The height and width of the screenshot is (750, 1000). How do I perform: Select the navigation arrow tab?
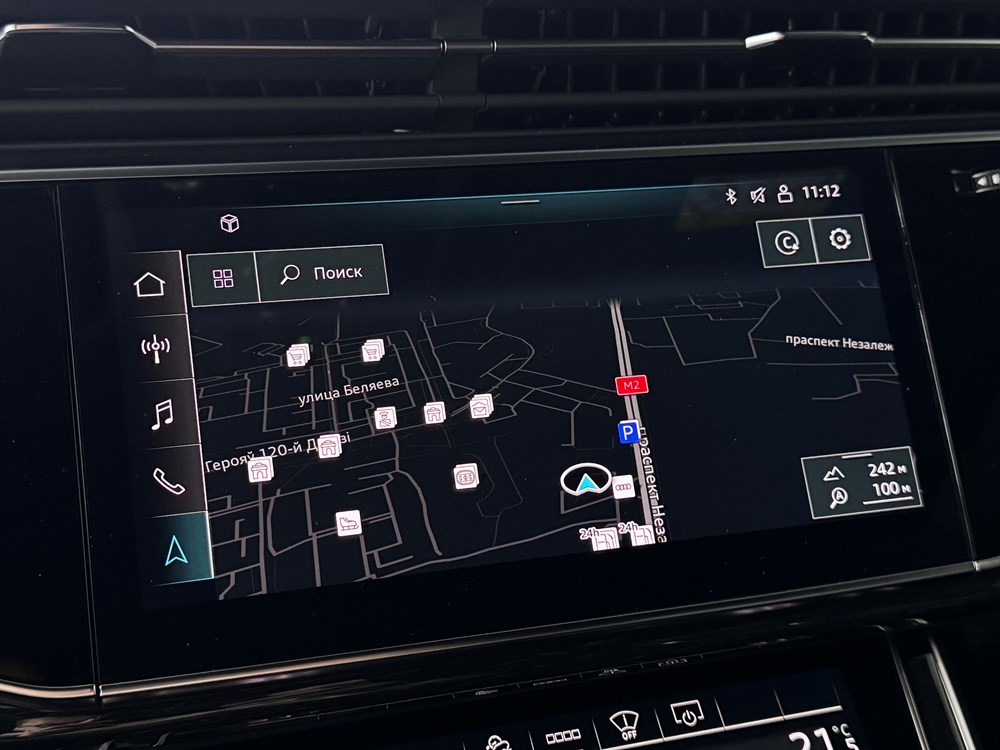point(176,549)
